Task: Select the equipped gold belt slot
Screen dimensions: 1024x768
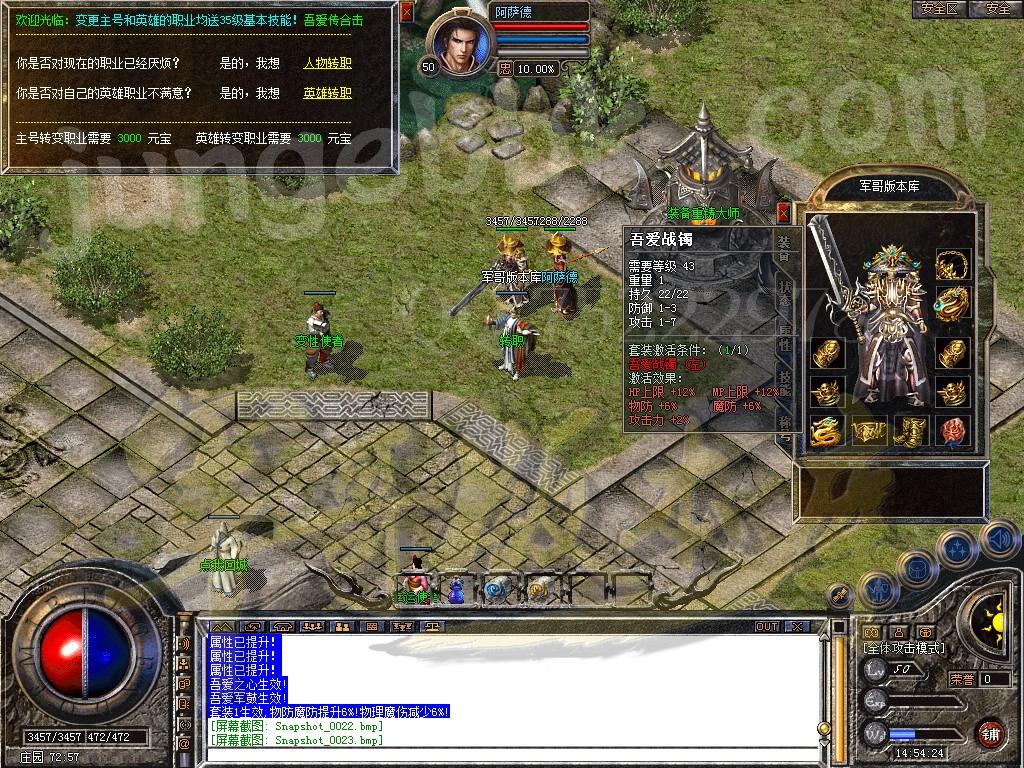Action: tap(868, 431)
